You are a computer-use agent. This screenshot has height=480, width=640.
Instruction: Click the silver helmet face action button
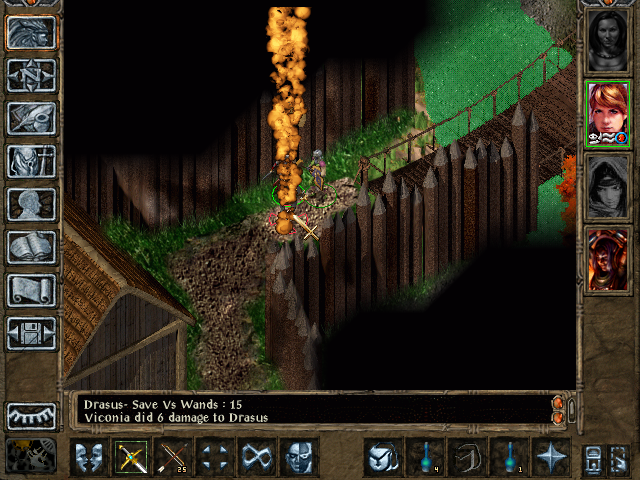click(x=299, y=456)
